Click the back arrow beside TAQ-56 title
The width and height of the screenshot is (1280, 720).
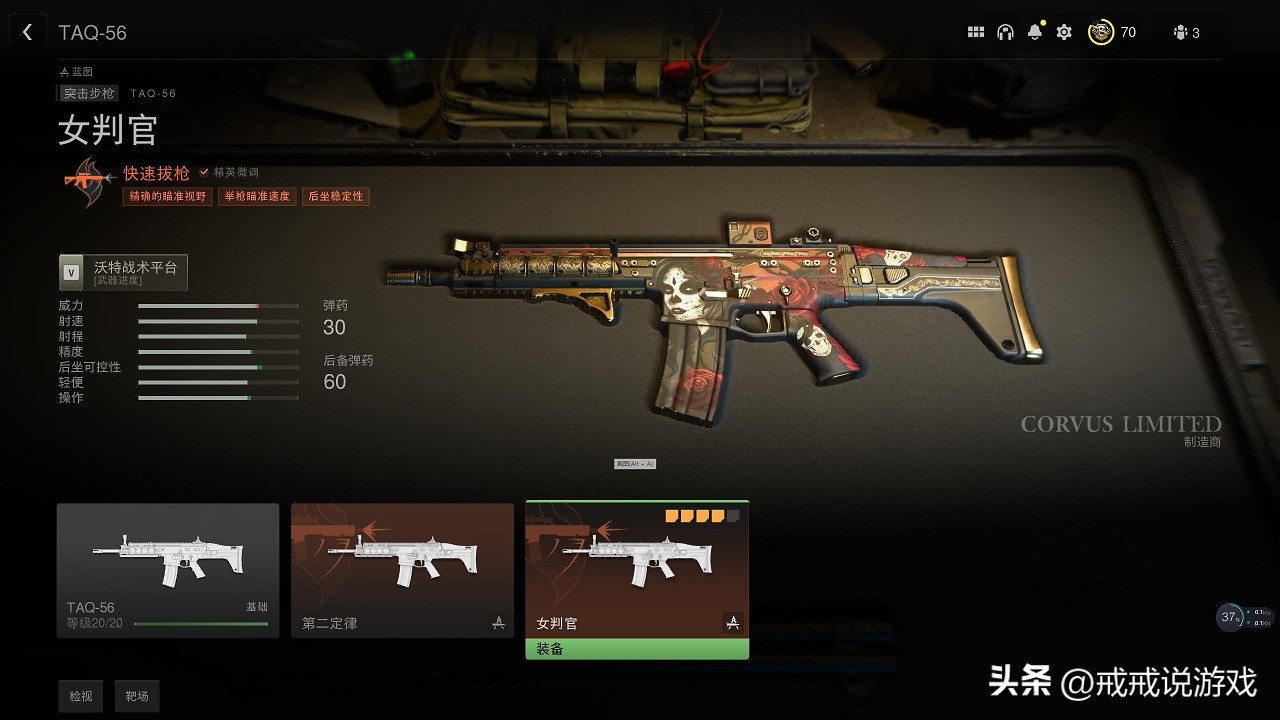click(x=27, y=31)
